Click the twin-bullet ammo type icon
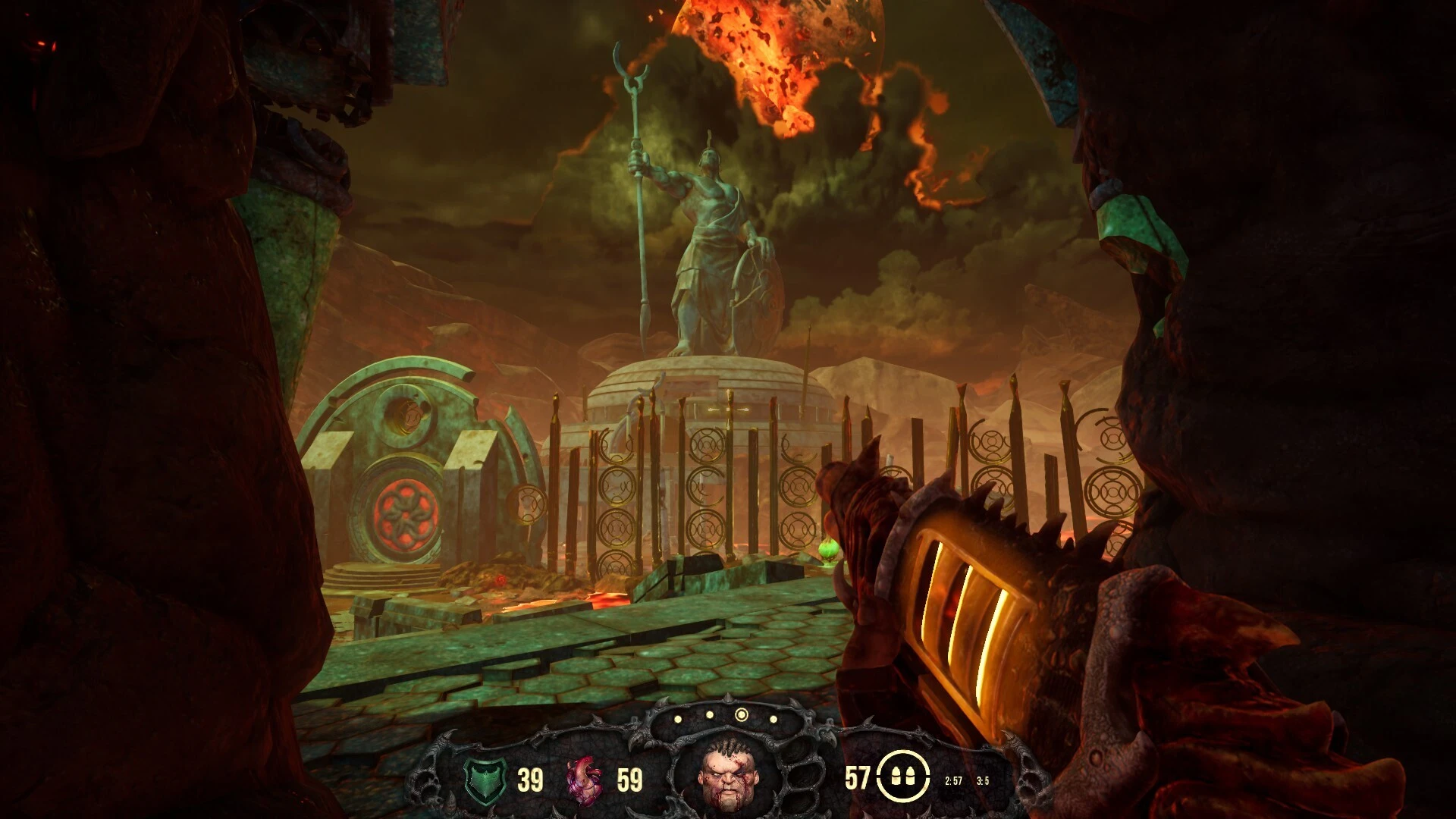 pos(902,777)
